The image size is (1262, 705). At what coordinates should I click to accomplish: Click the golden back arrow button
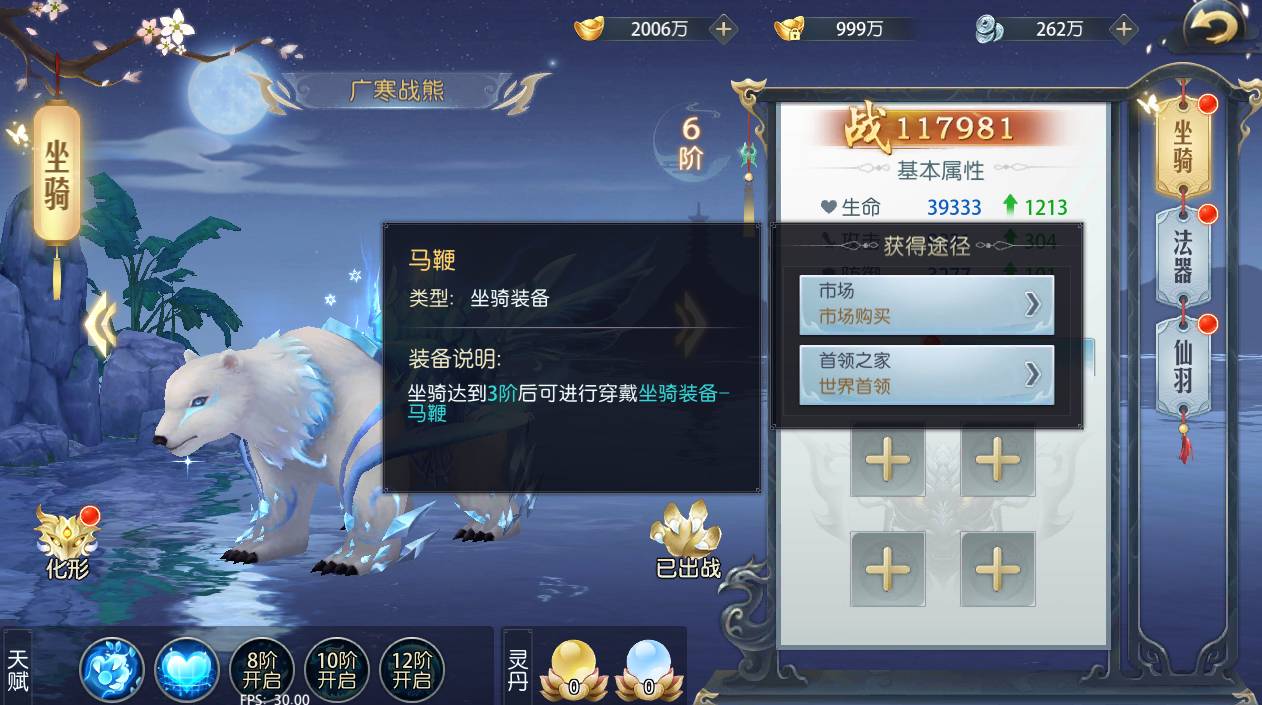[1215, 28]
